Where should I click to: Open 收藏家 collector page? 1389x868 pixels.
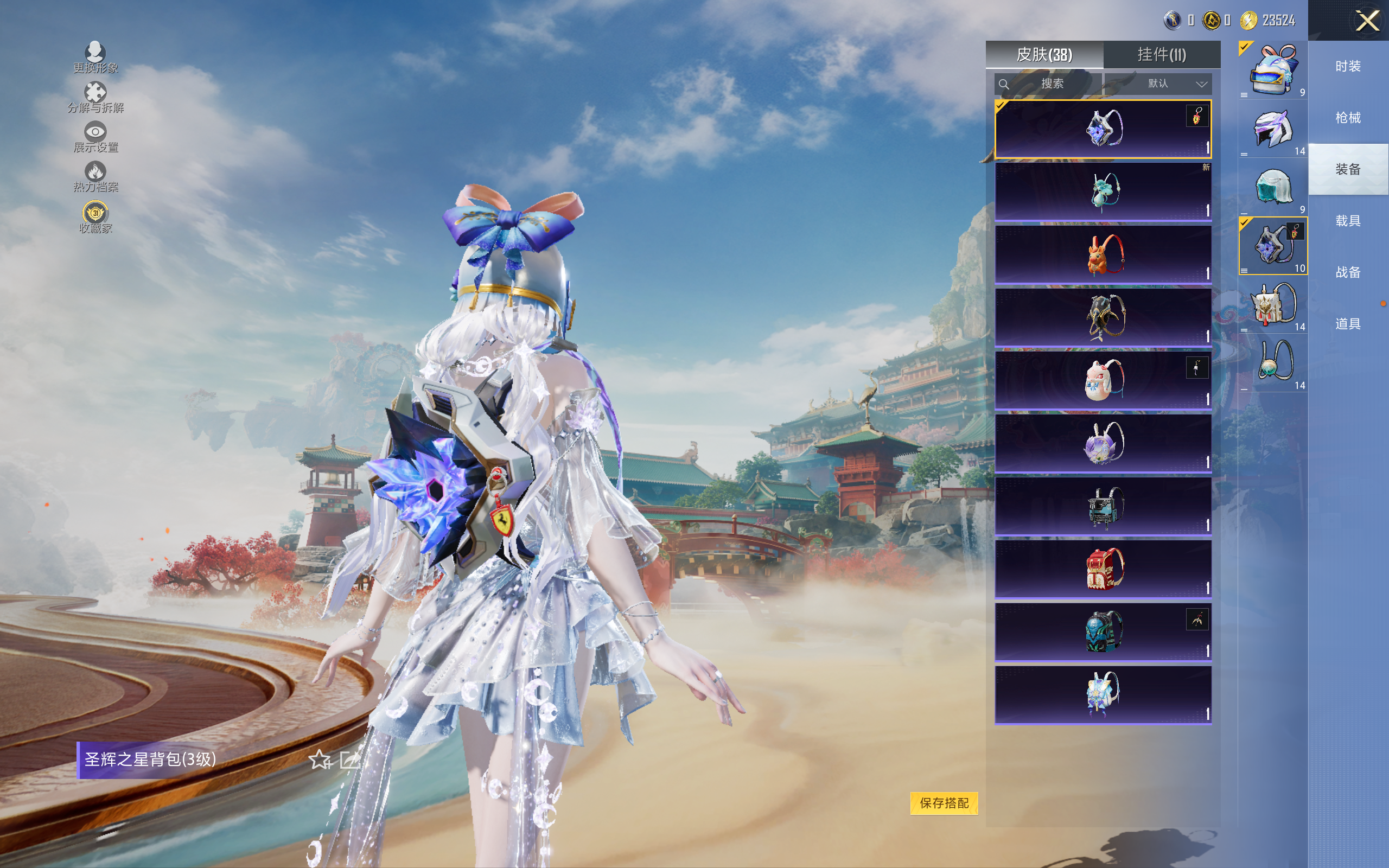point(95,217)
